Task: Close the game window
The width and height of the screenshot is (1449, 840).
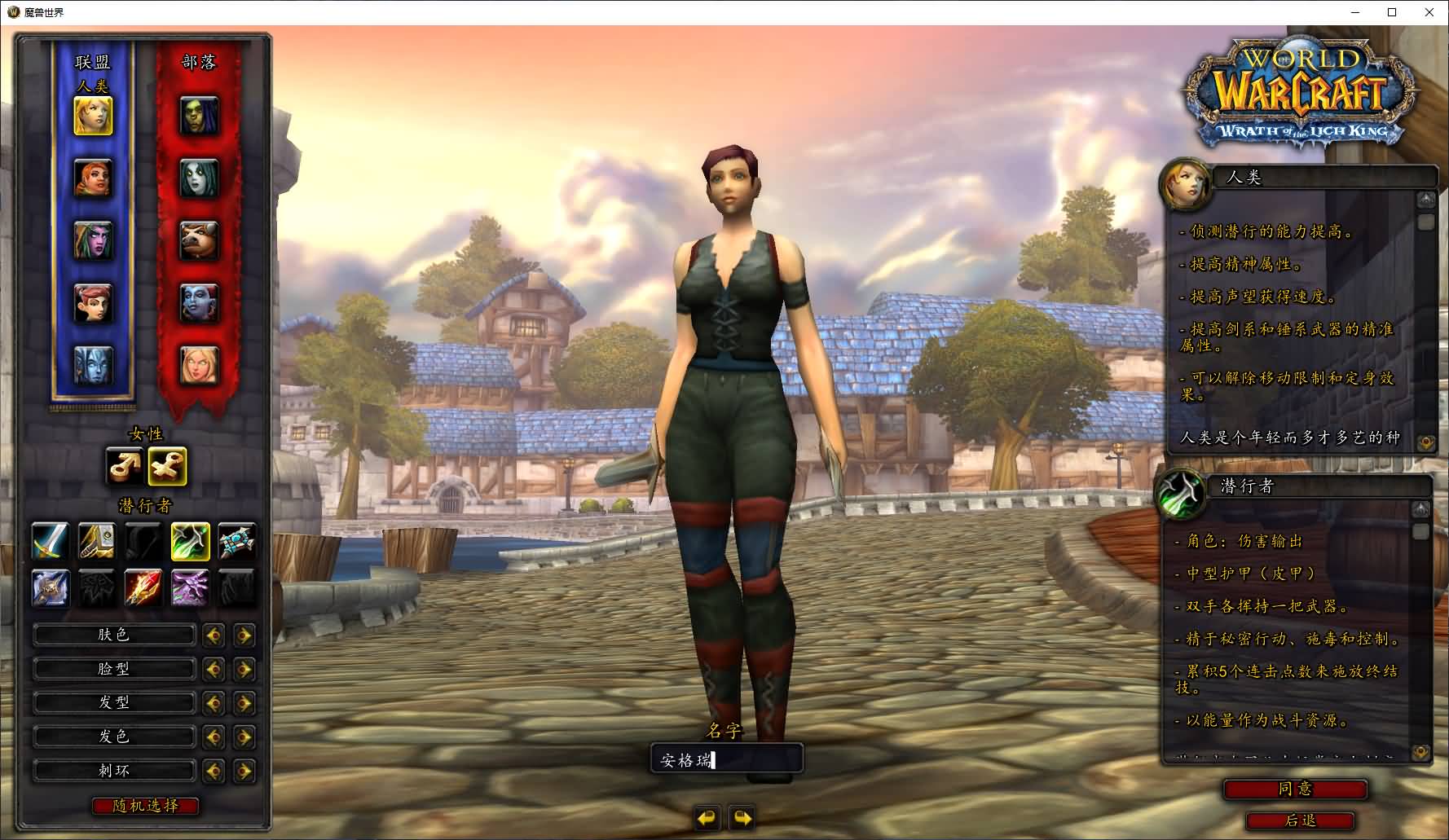Action: (x=1429, y=12)
